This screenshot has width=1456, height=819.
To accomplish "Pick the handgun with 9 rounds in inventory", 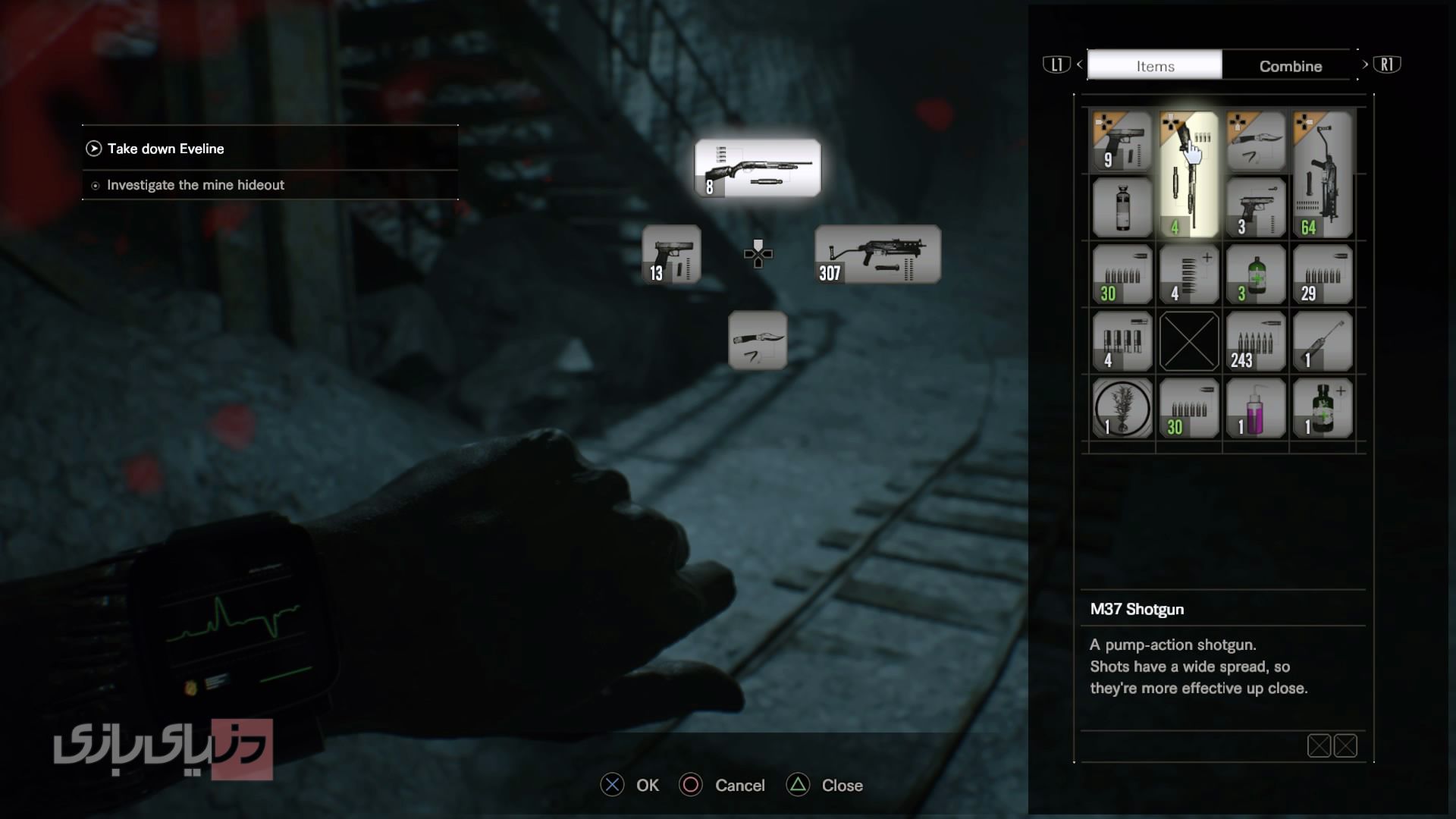I will 1122,142.
